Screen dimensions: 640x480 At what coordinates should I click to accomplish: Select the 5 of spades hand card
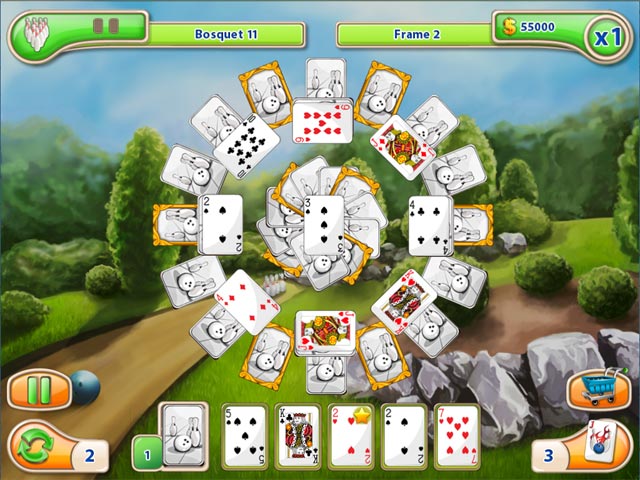244,437
